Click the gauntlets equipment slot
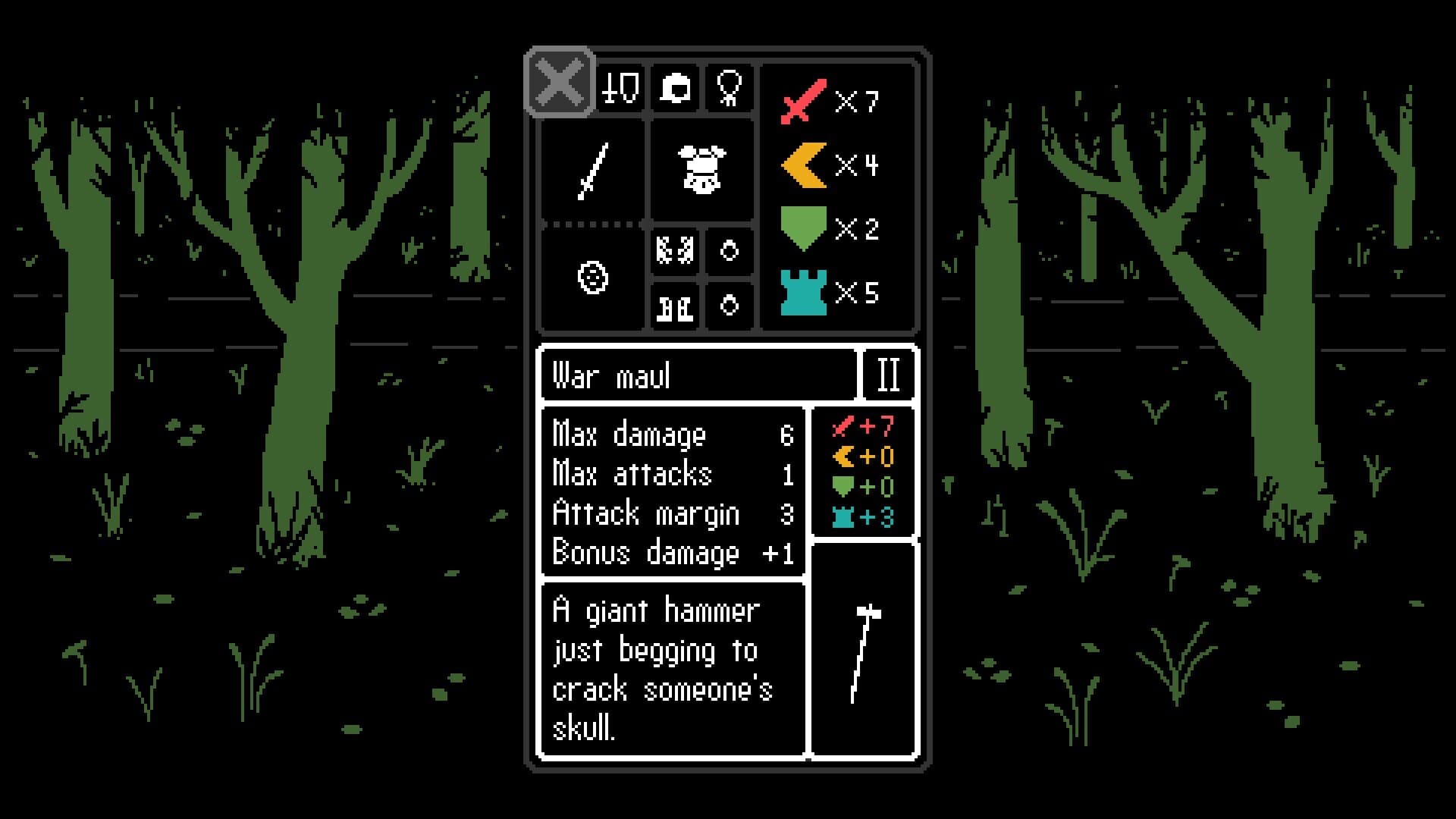1456x819 pixels. [x=675, y=250]
